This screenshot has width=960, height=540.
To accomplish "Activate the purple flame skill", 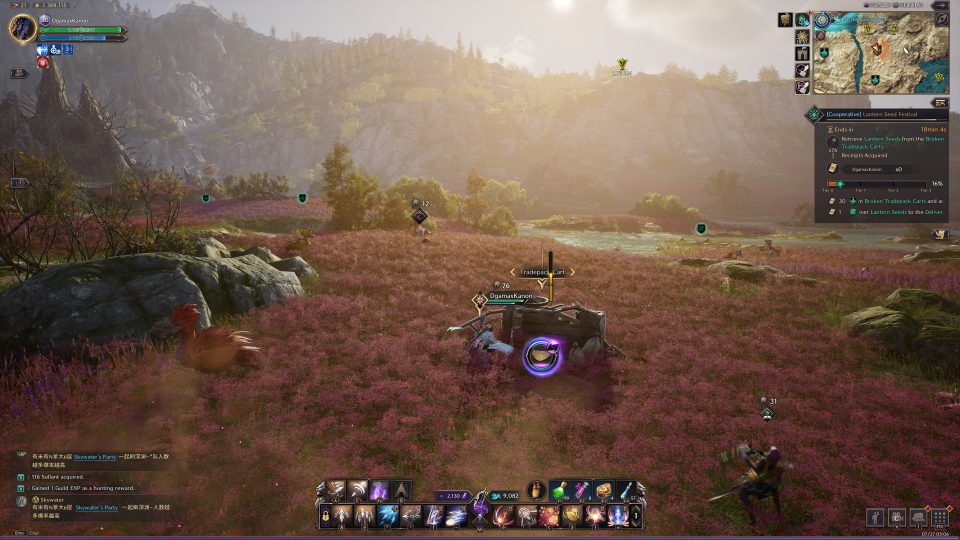I will coord(380,491).
